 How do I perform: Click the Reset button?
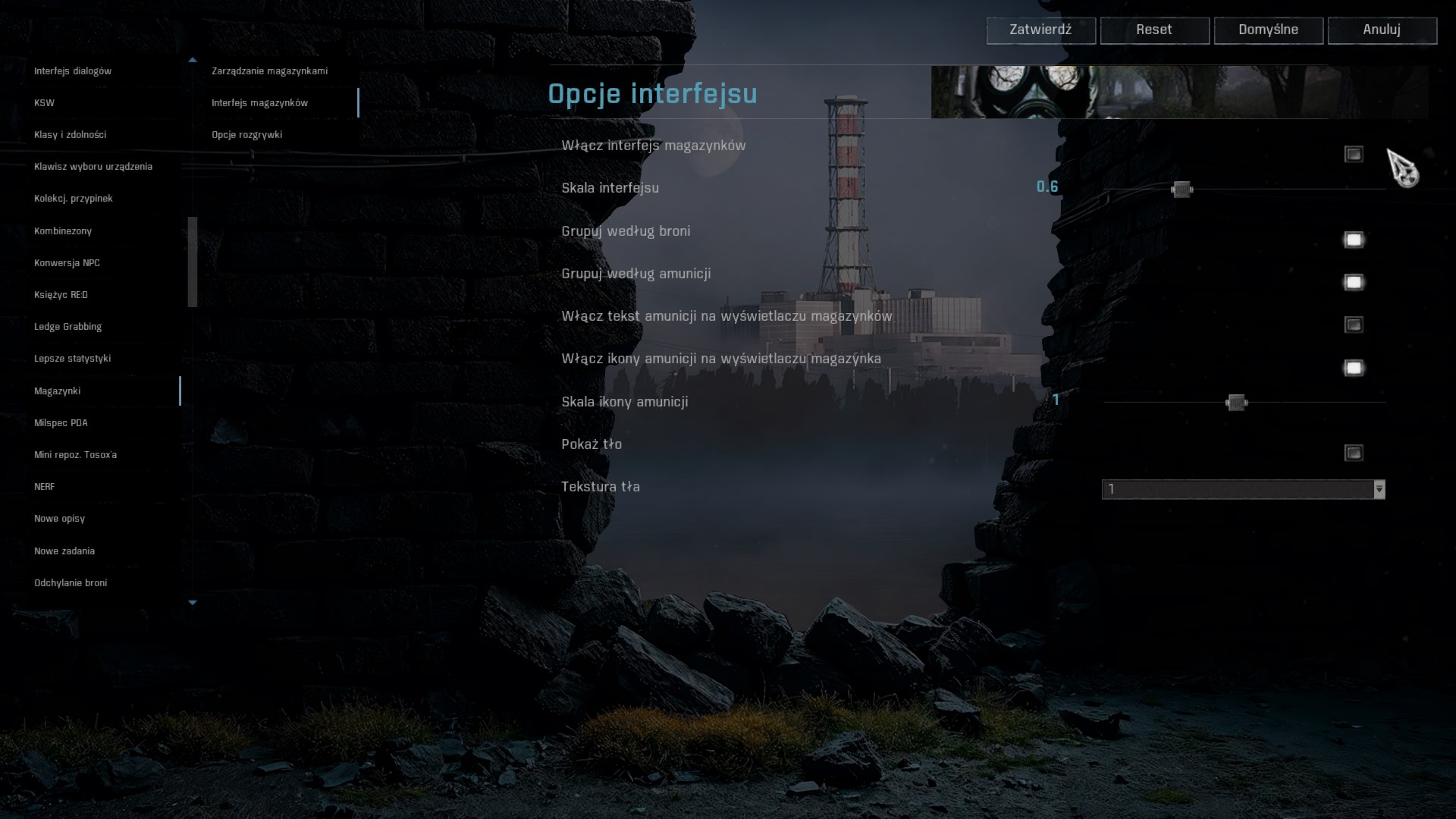[x=1154, y=30]
